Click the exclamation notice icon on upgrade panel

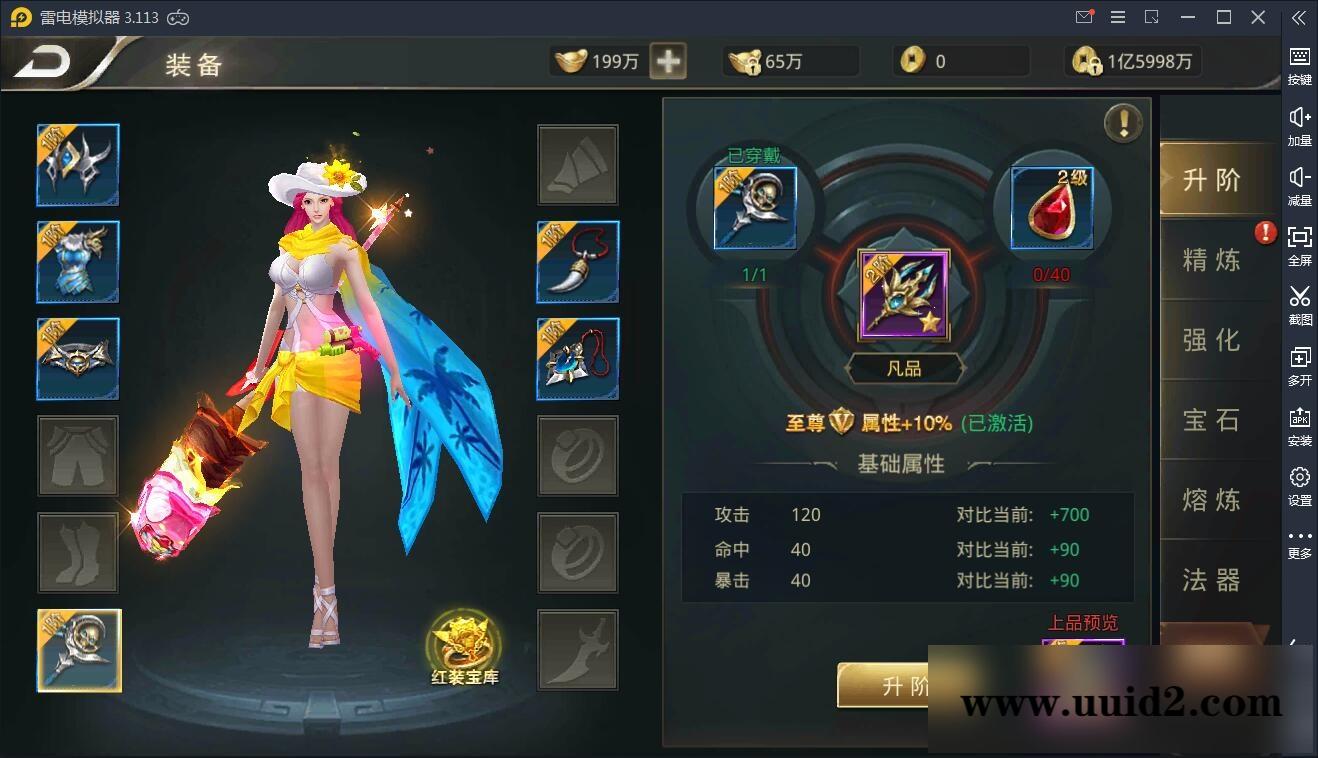pyautogui.click(x=1124, y=123)
